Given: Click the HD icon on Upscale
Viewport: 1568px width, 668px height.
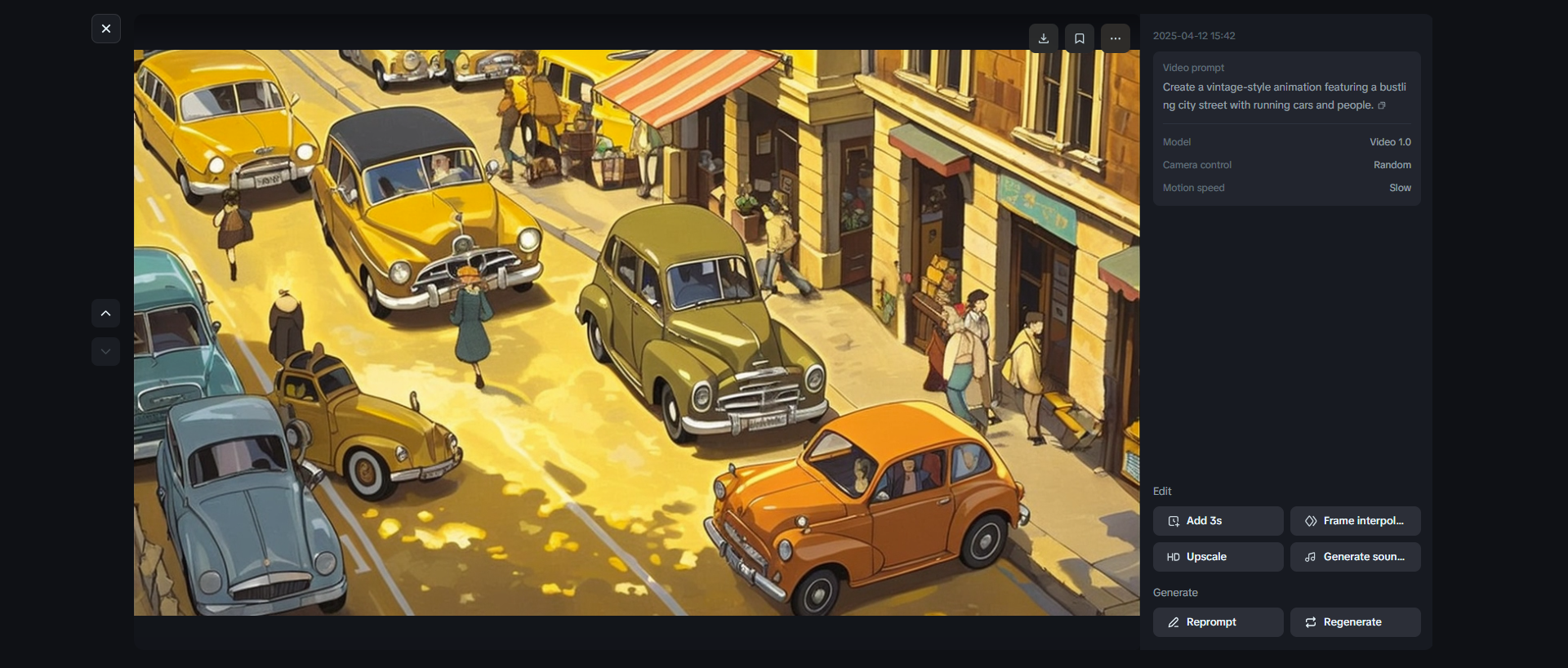Looking at the screenshot, I should point(1174,557).
